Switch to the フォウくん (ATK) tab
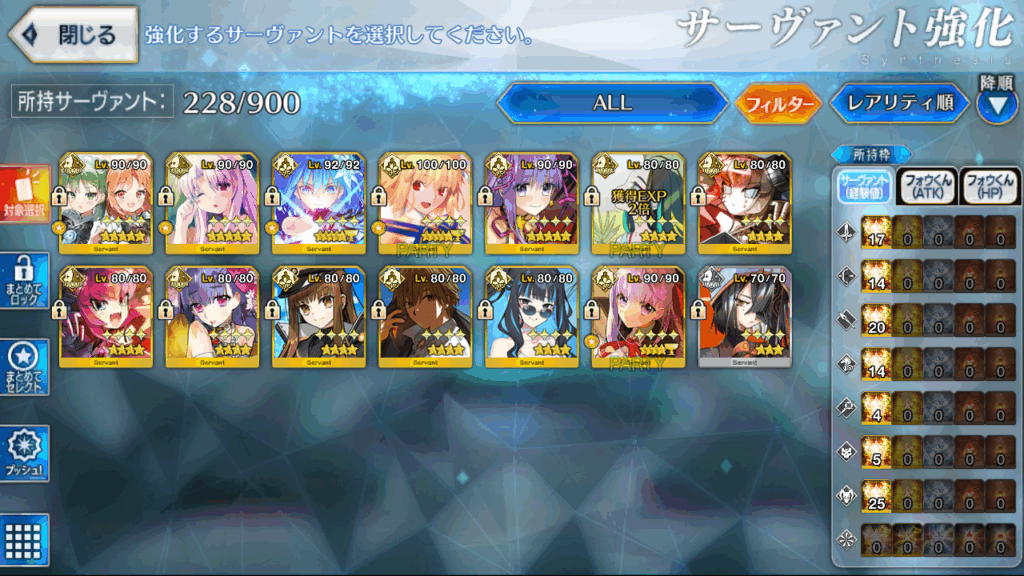The width and height of the screenshot is (1024, 576). (926, 184)
